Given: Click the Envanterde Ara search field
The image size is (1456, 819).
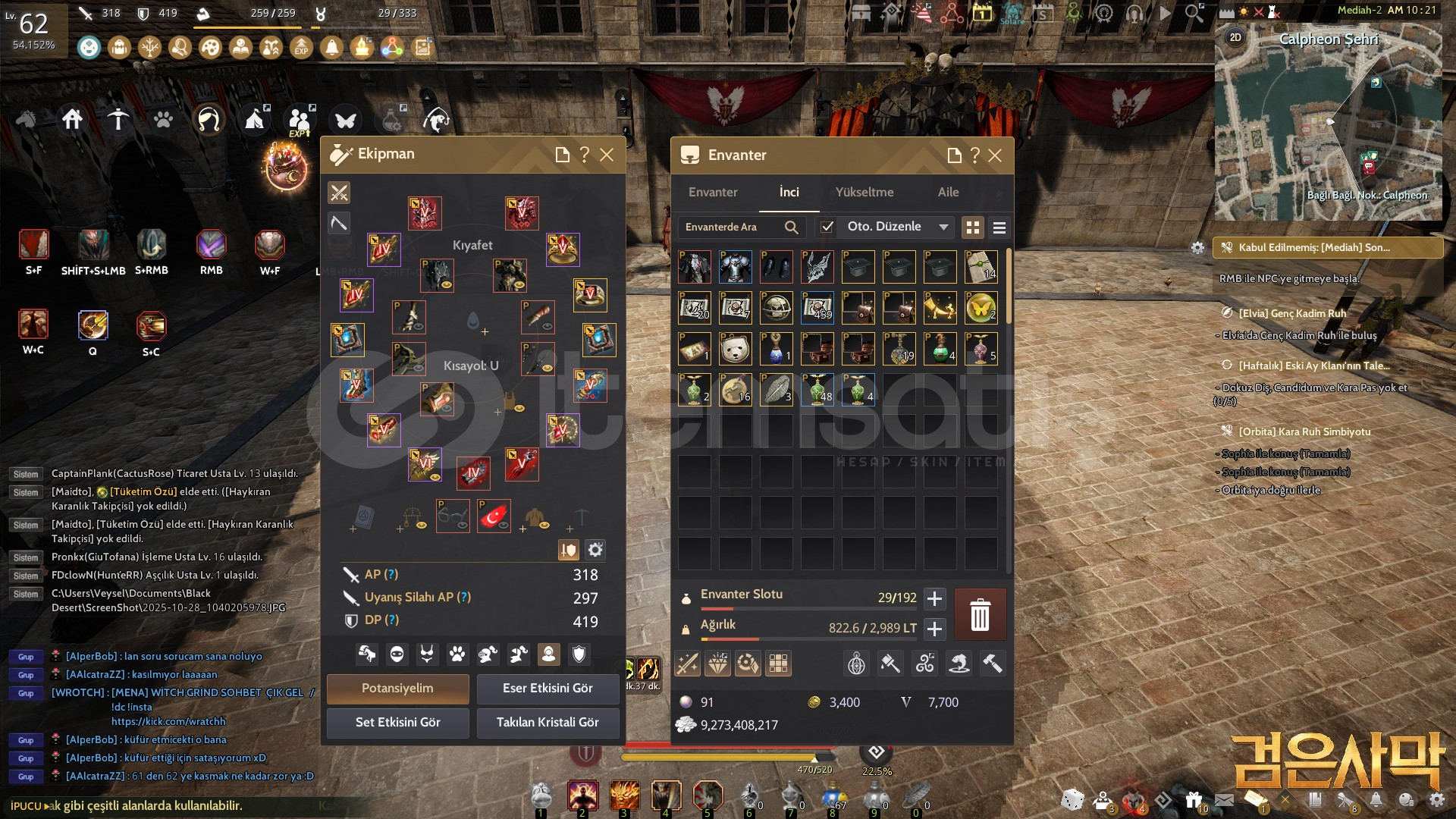Looking at the screenshot, I should click(731, 227).
